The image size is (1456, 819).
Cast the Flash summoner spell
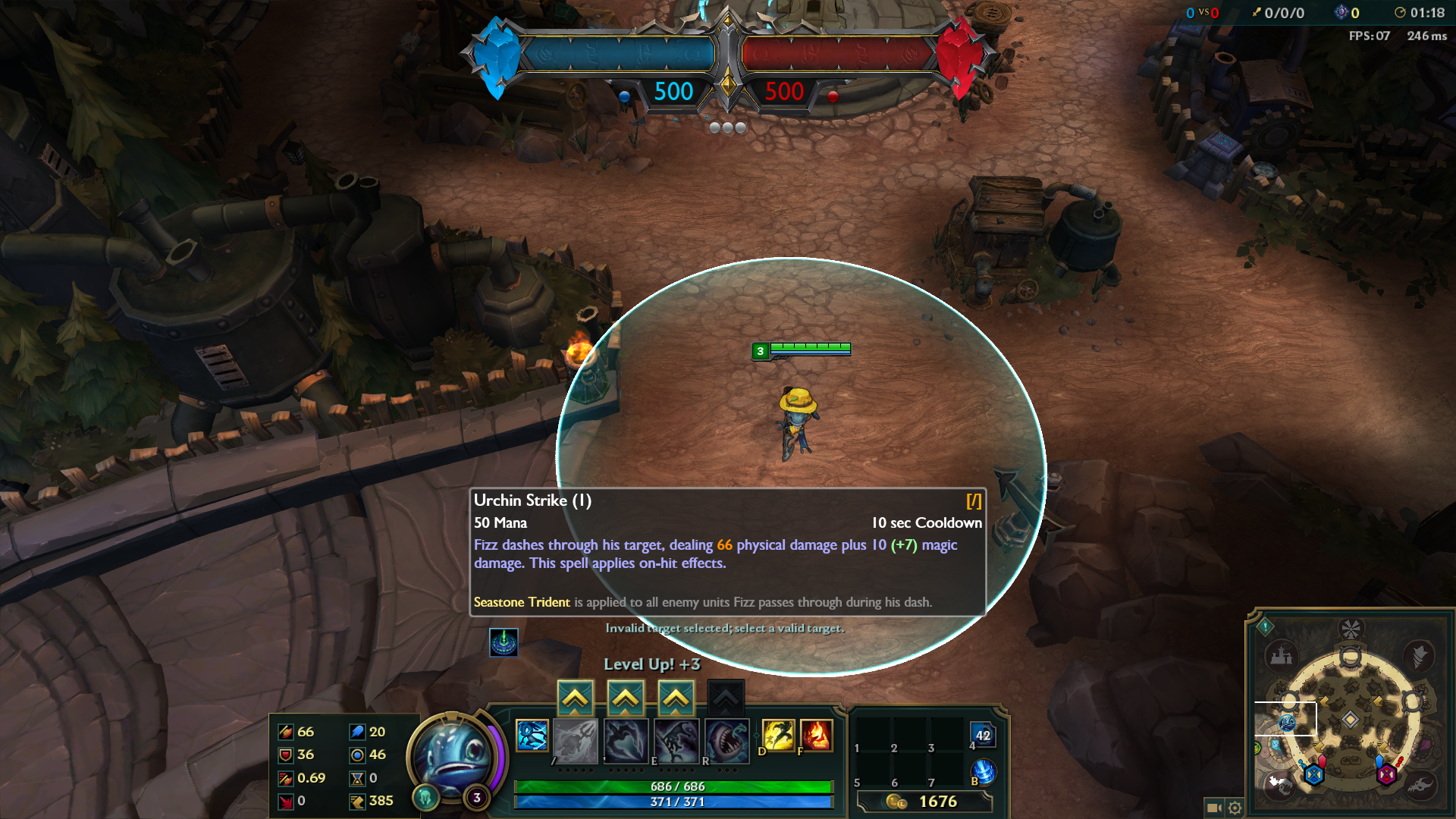click(778, 736)
